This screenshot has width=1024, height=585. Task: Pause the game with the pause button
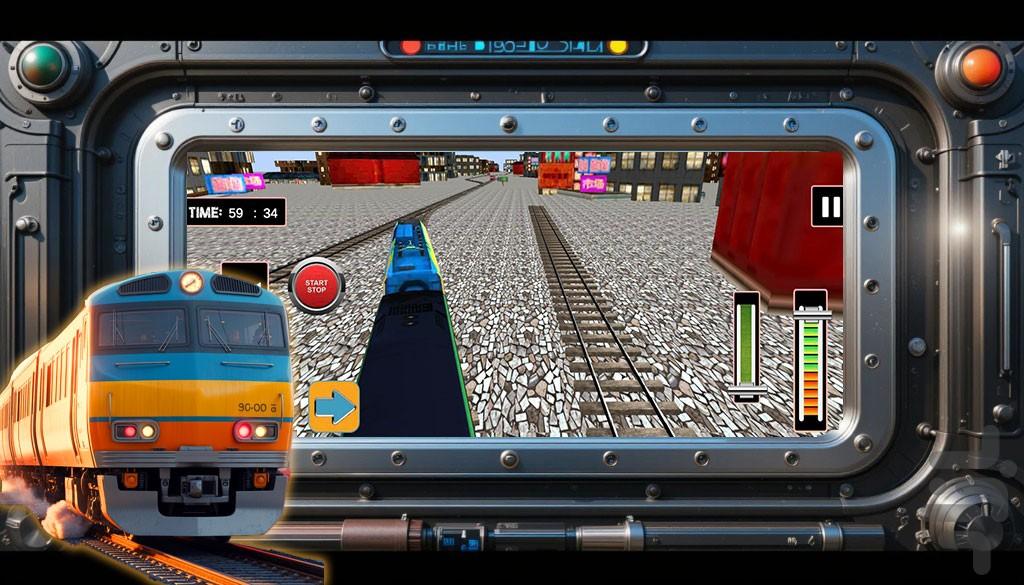point(827,207)
